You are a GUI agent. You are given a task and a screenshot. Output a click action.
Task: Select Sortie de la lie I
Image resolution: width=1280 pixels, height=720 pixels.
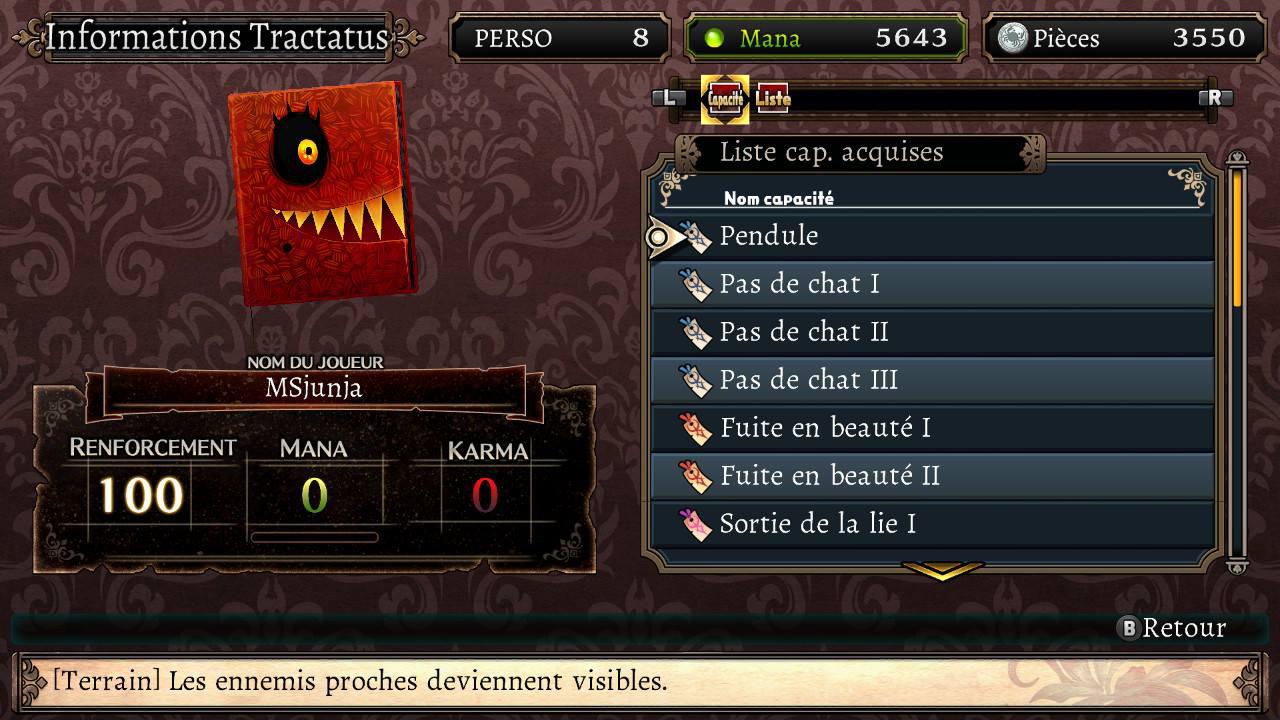pyautogui.click(x=930, y=524)
